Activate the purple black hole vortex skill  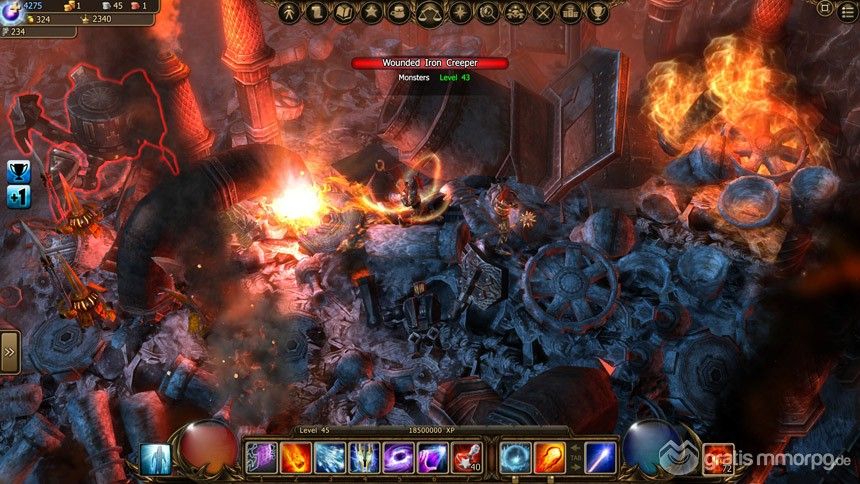pos(398,458)
